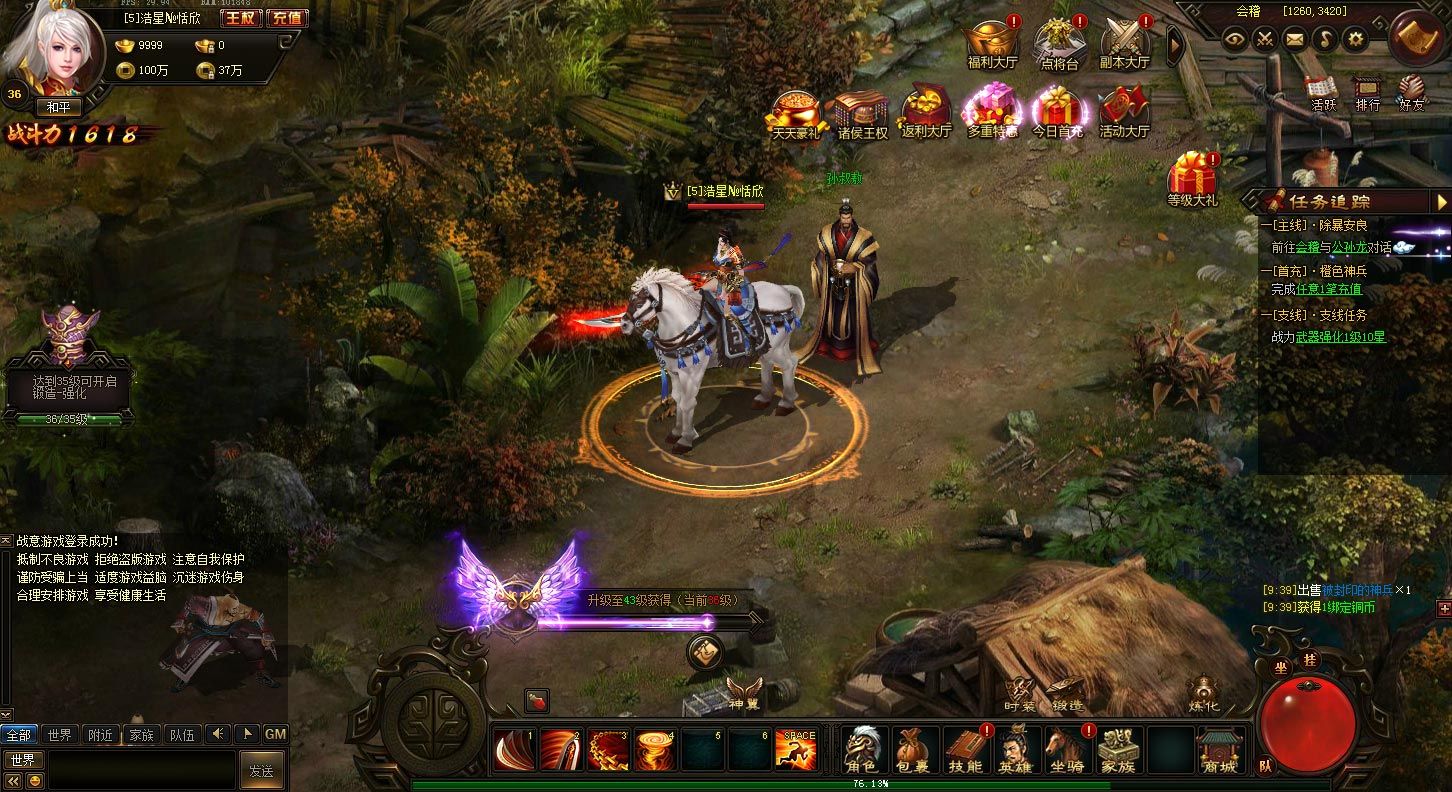The image size is (1452, 792).
Task: Open the mail envelope icon
Action: 1295,39
